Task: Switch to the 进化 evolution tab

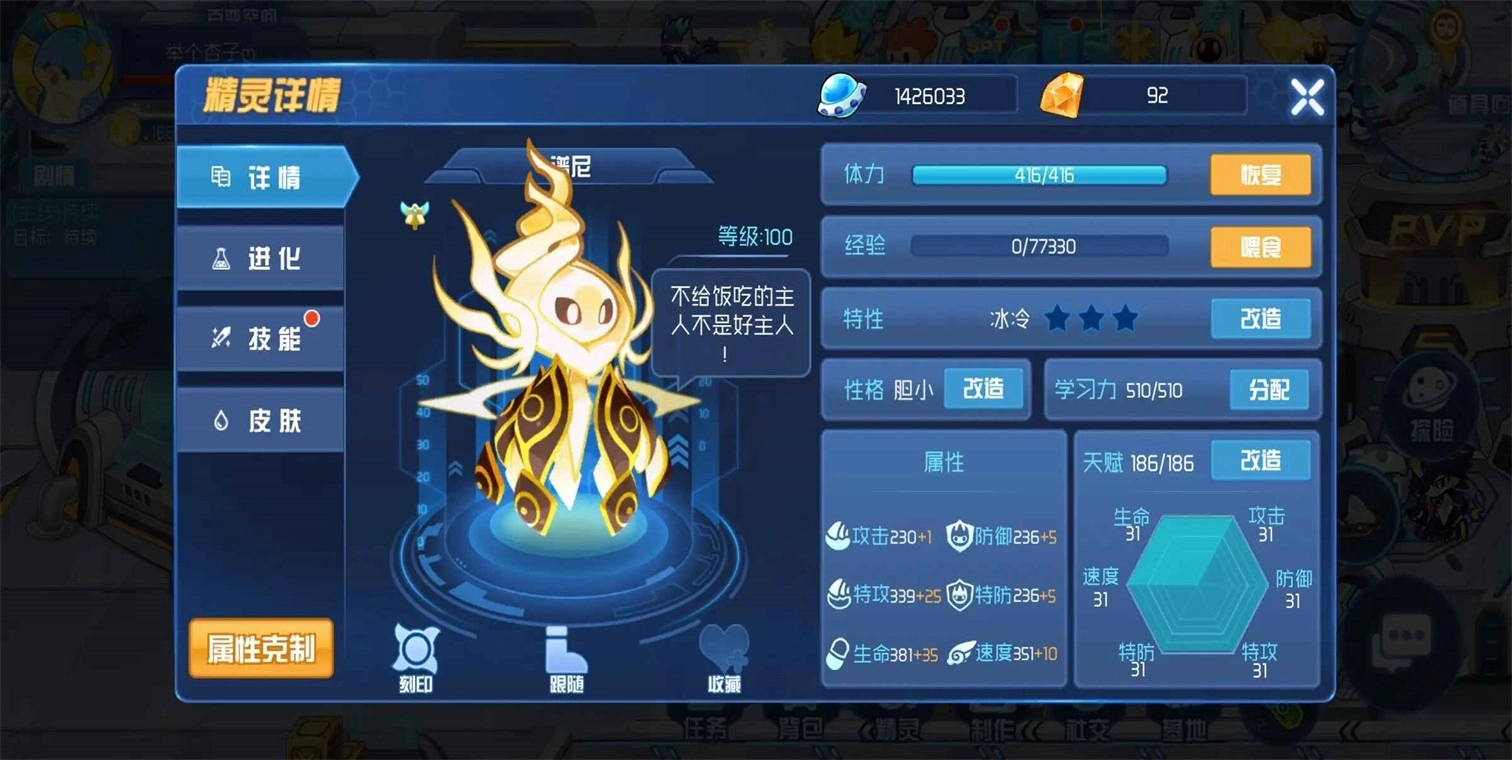Action: [x=261, y=258]
